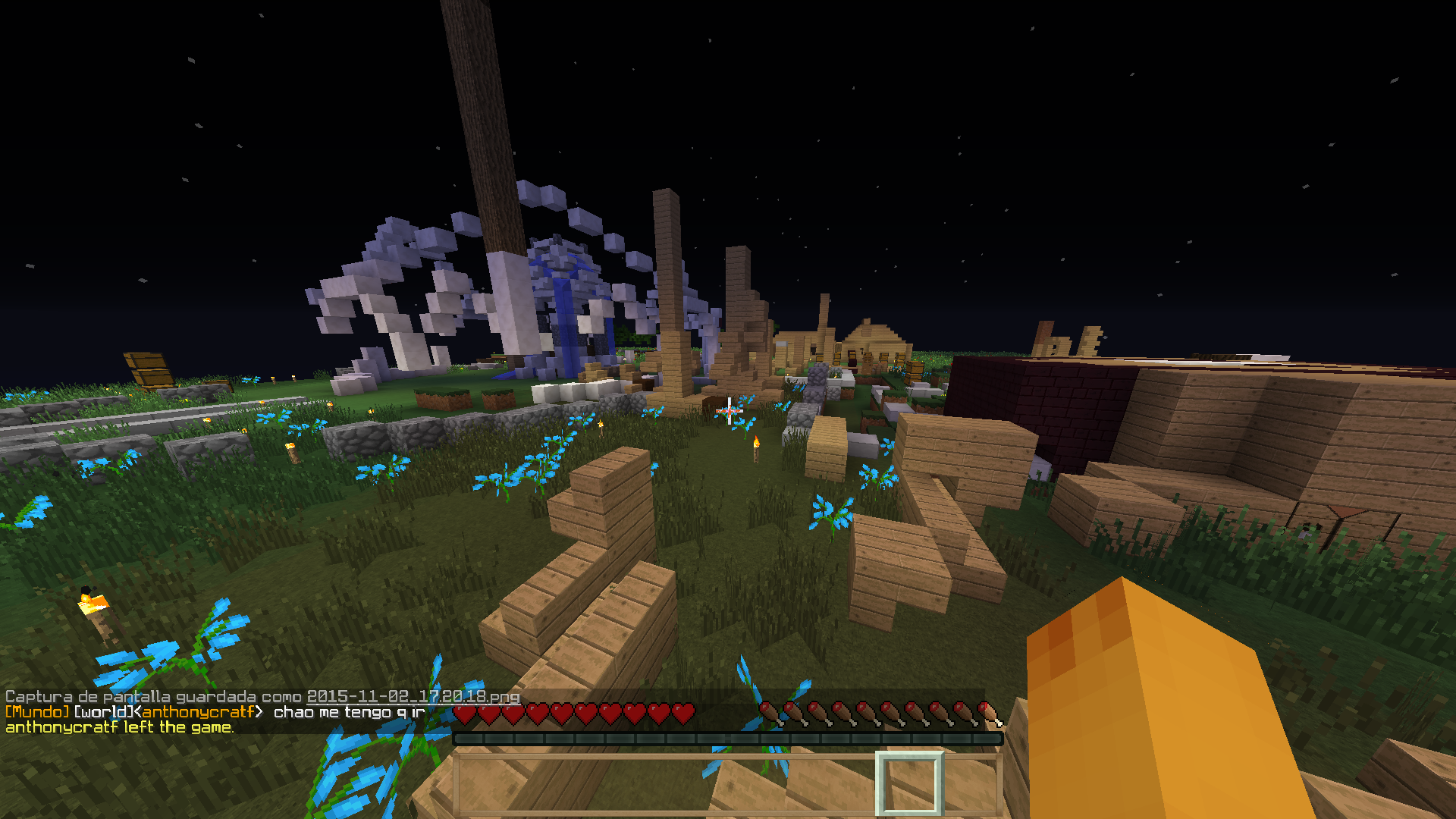This screenshot has width=1456, height=819.
Task: Click anthonycratf's name in the chat message
Action: pos(198,712)
